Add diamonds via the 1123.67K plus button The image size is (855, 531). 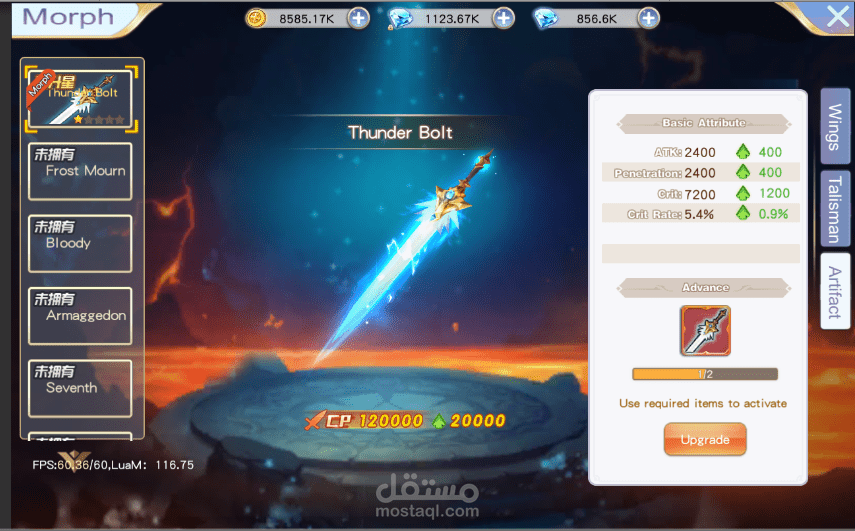(x=504, y=18)
